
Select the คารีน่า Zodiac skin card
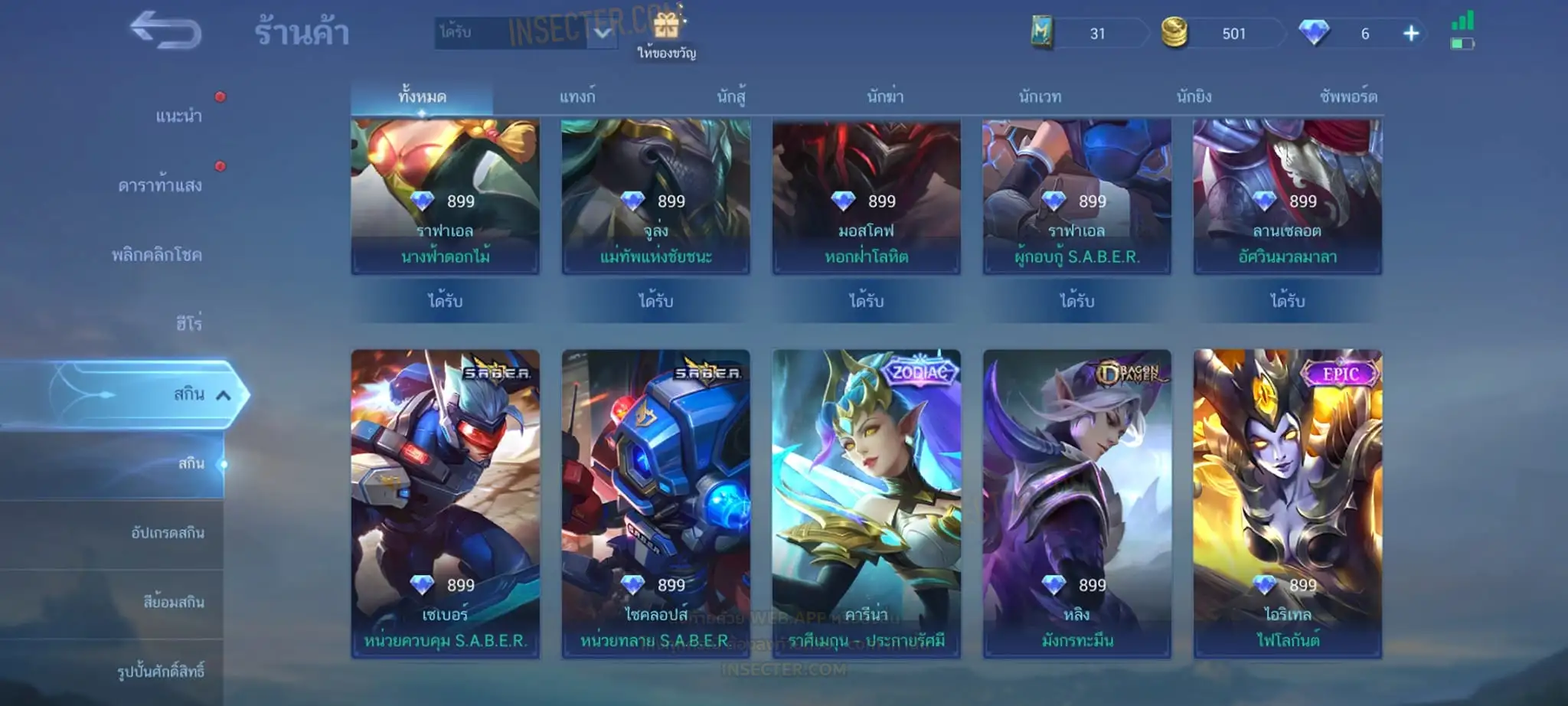[866, 503]
